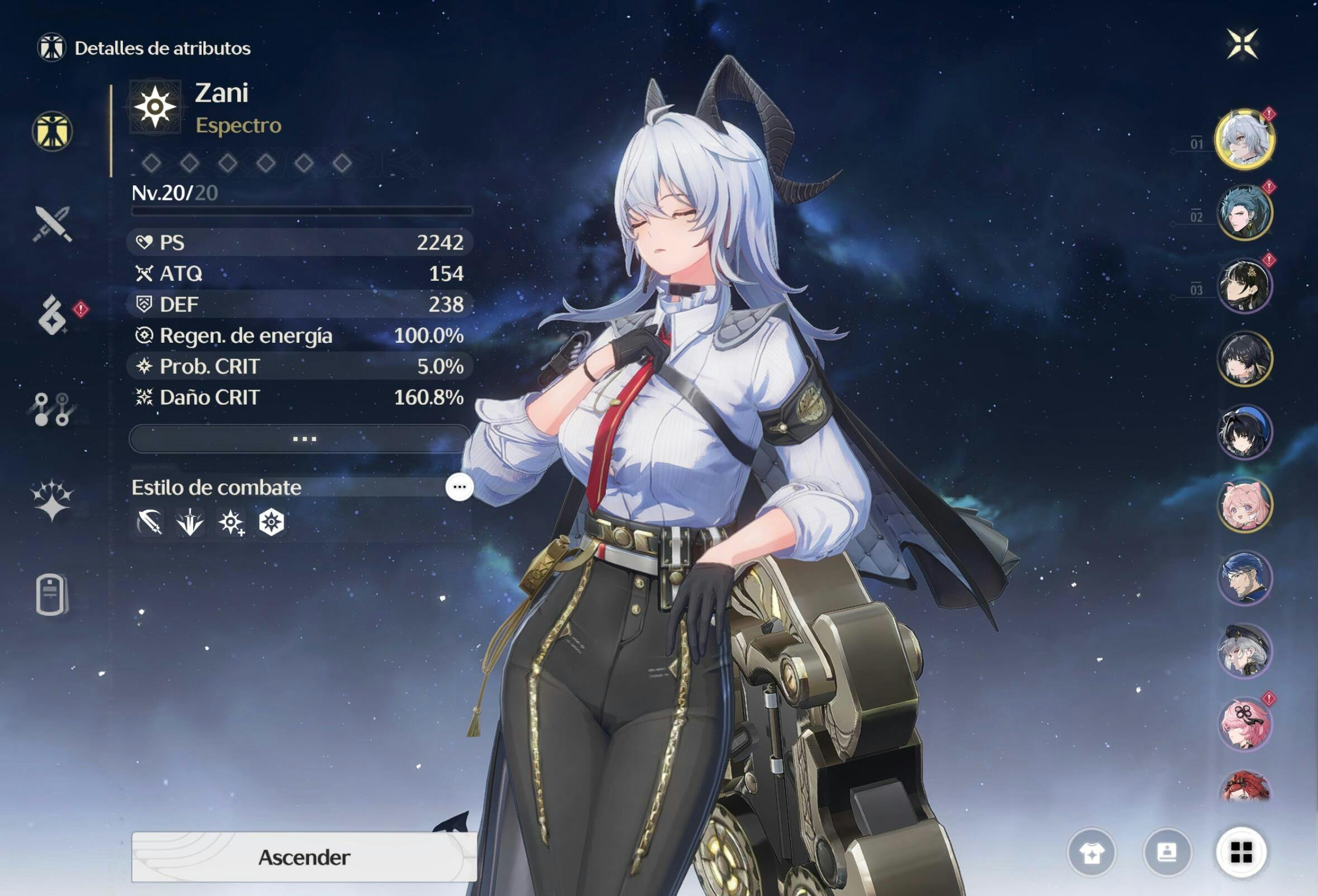Close the attribute details screen

(1242, 44)
